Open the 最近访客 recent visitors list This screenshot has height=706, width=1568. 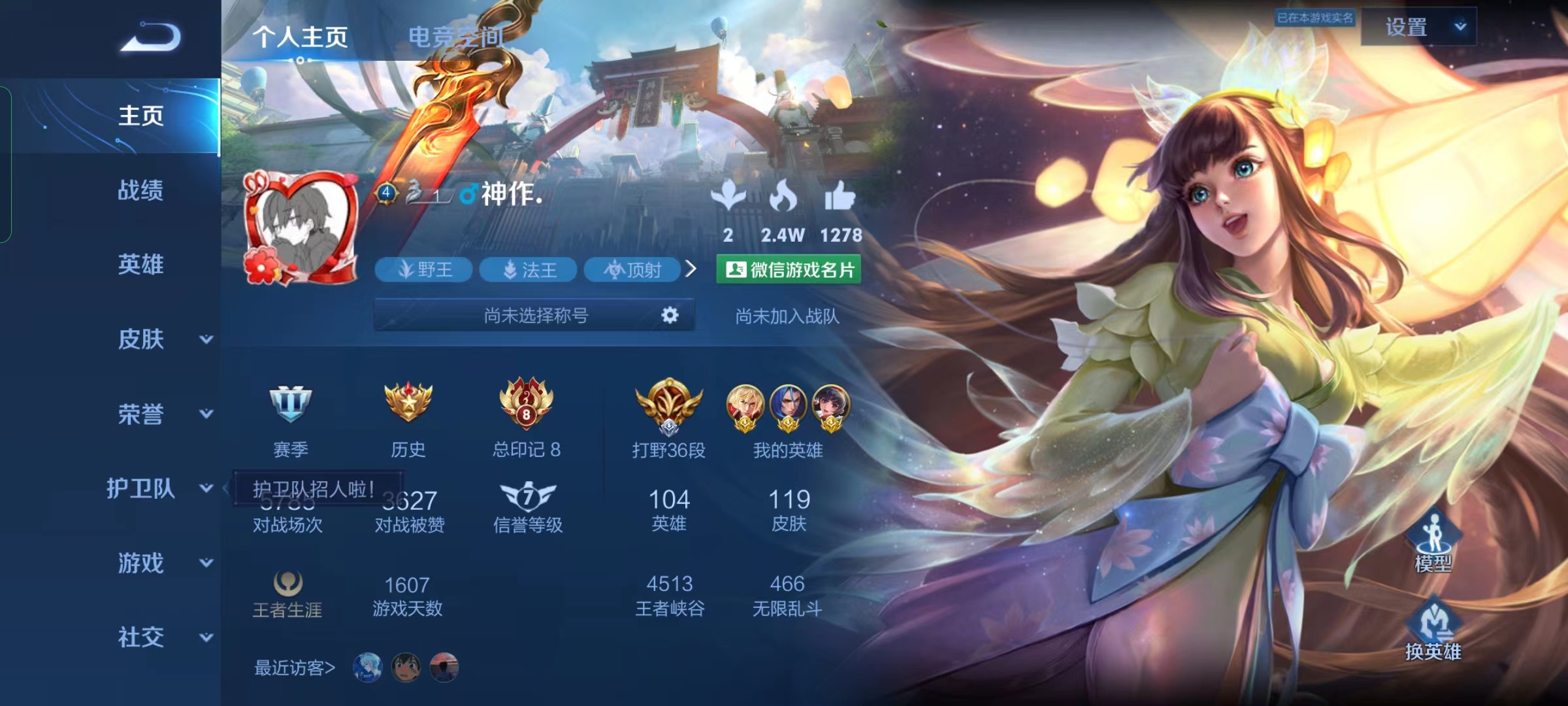pyautogui.click(x=295, y=667)
